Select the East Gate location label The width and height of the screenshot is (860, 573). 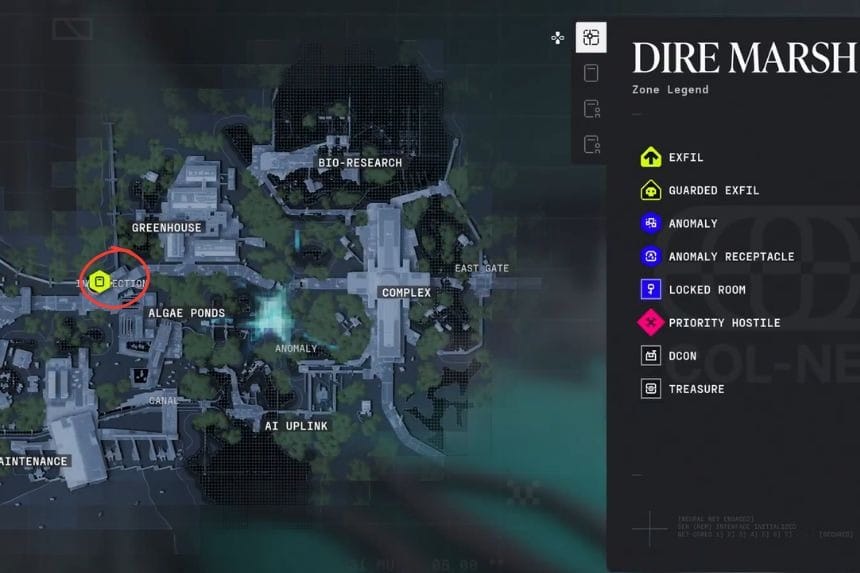482,268
